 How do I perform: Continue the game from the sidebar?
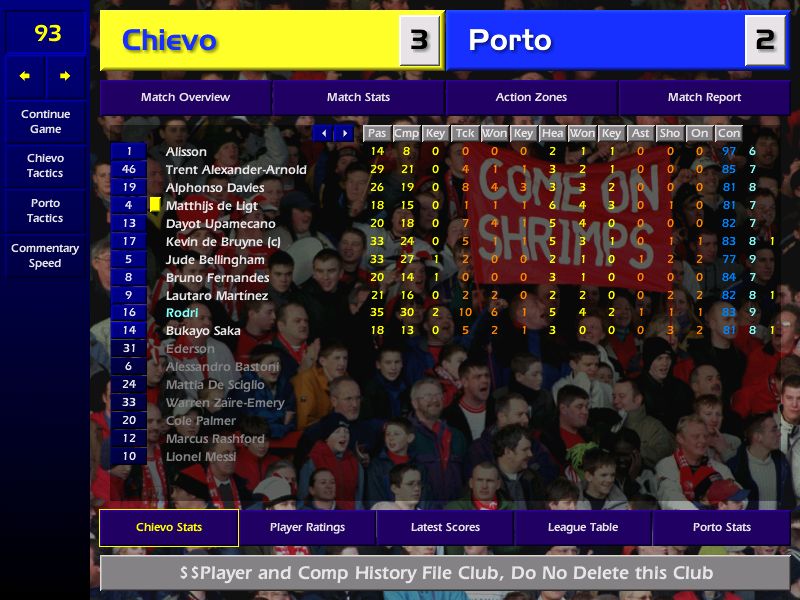click(45, 122)
